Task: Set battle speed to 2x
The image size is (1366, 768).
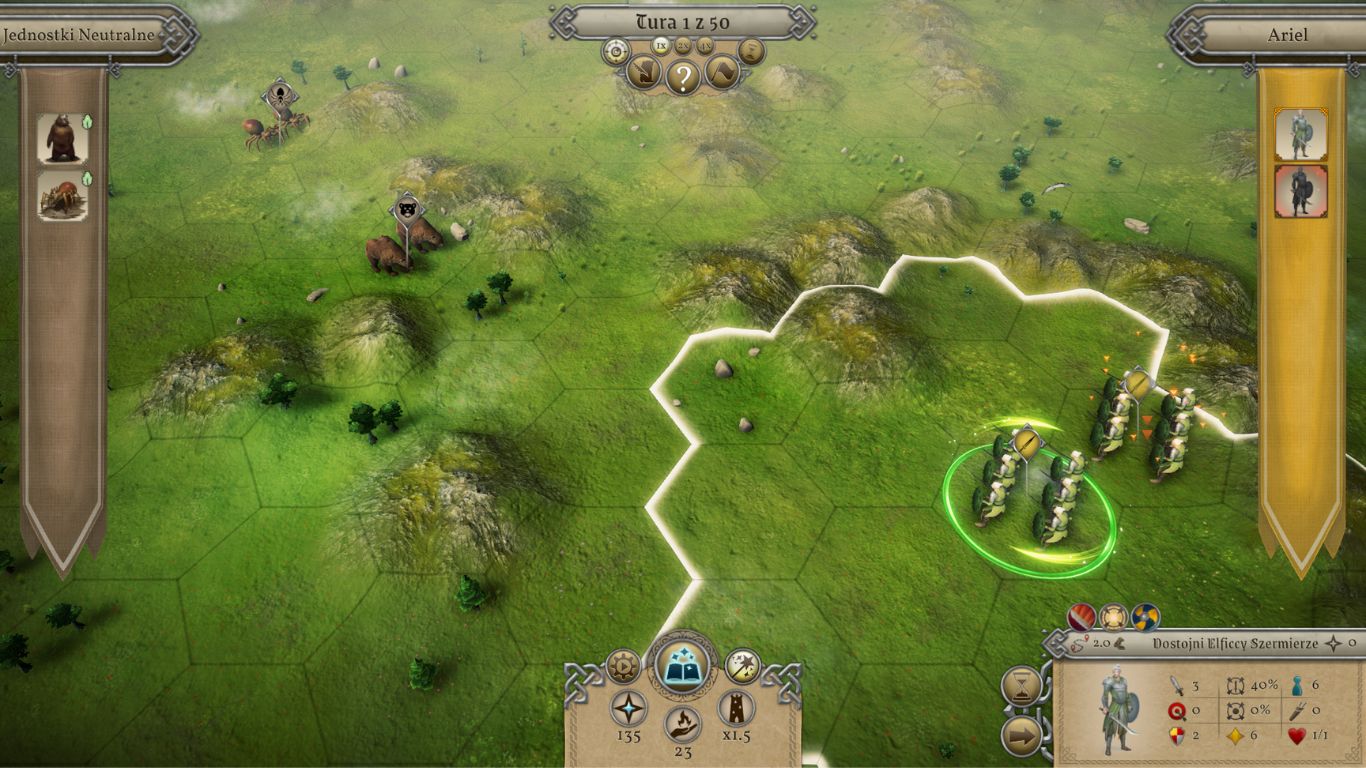Action: 683,45
